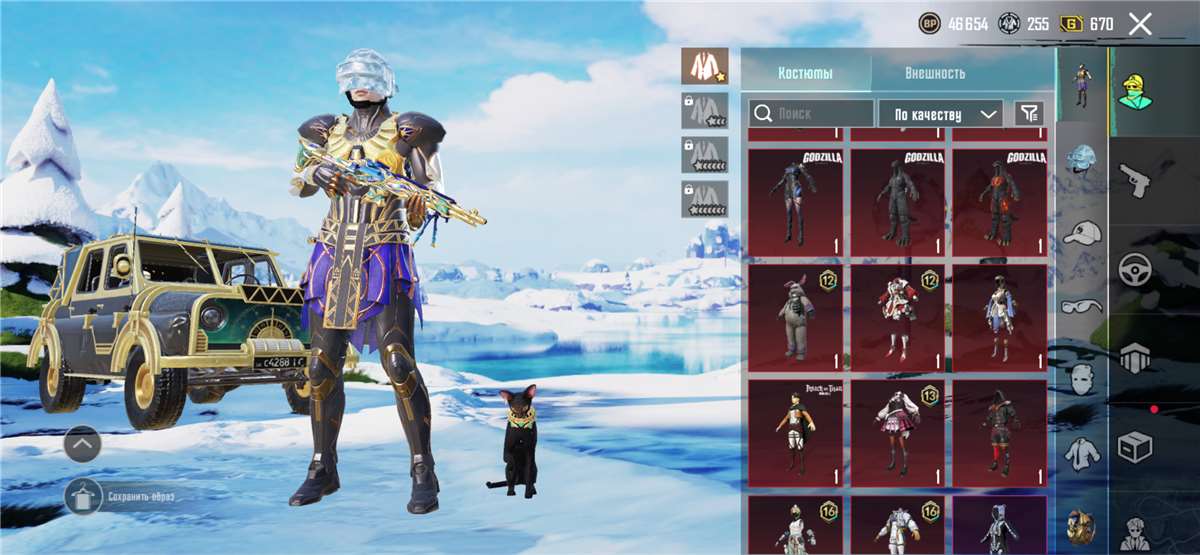The height and width of the screenshot is (555, 1200).
Task: Switch to the steering wheel vehicles section
Action: tap(1135, 270)
